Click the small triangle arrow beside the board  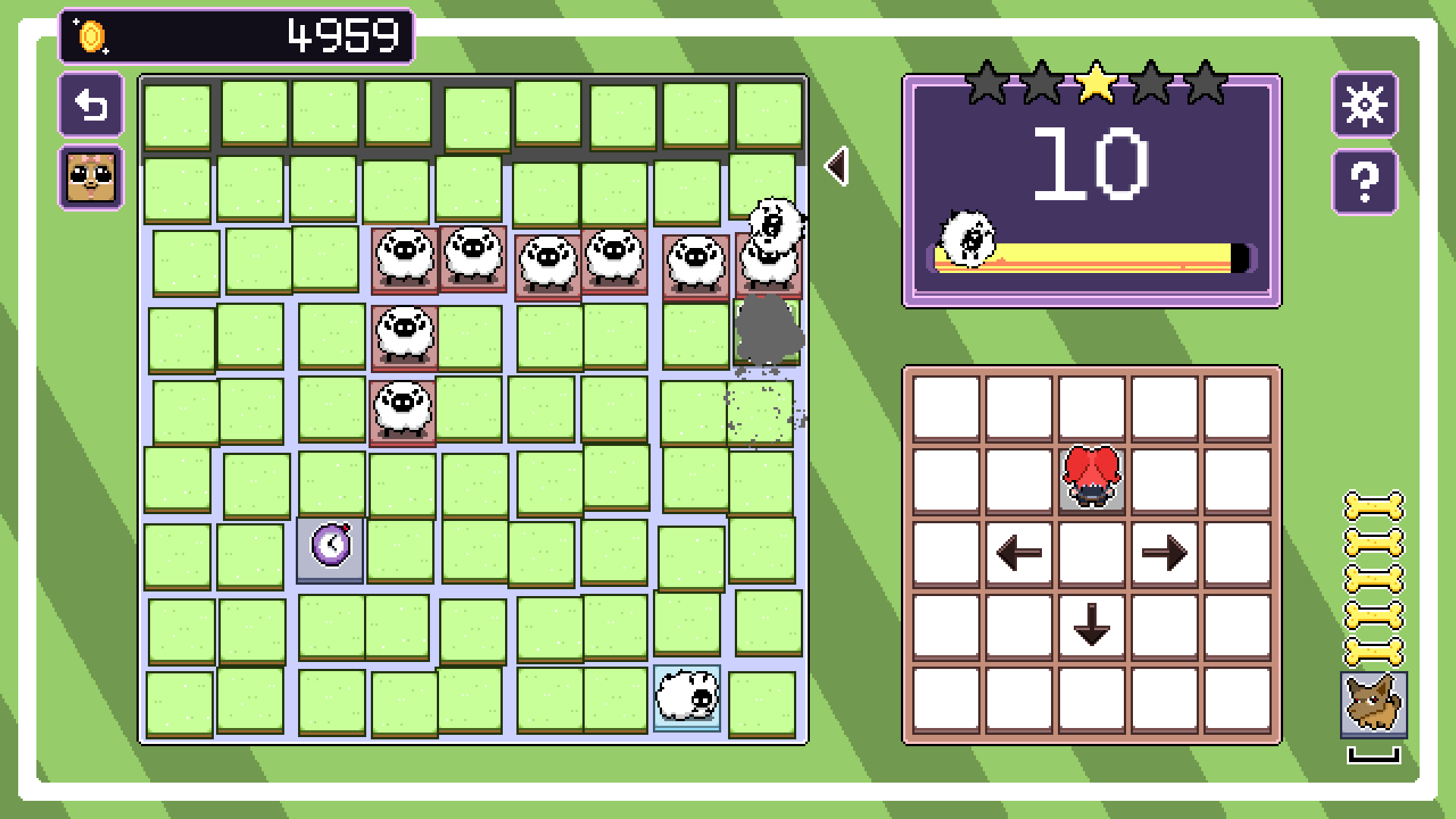tap(837, 166)
